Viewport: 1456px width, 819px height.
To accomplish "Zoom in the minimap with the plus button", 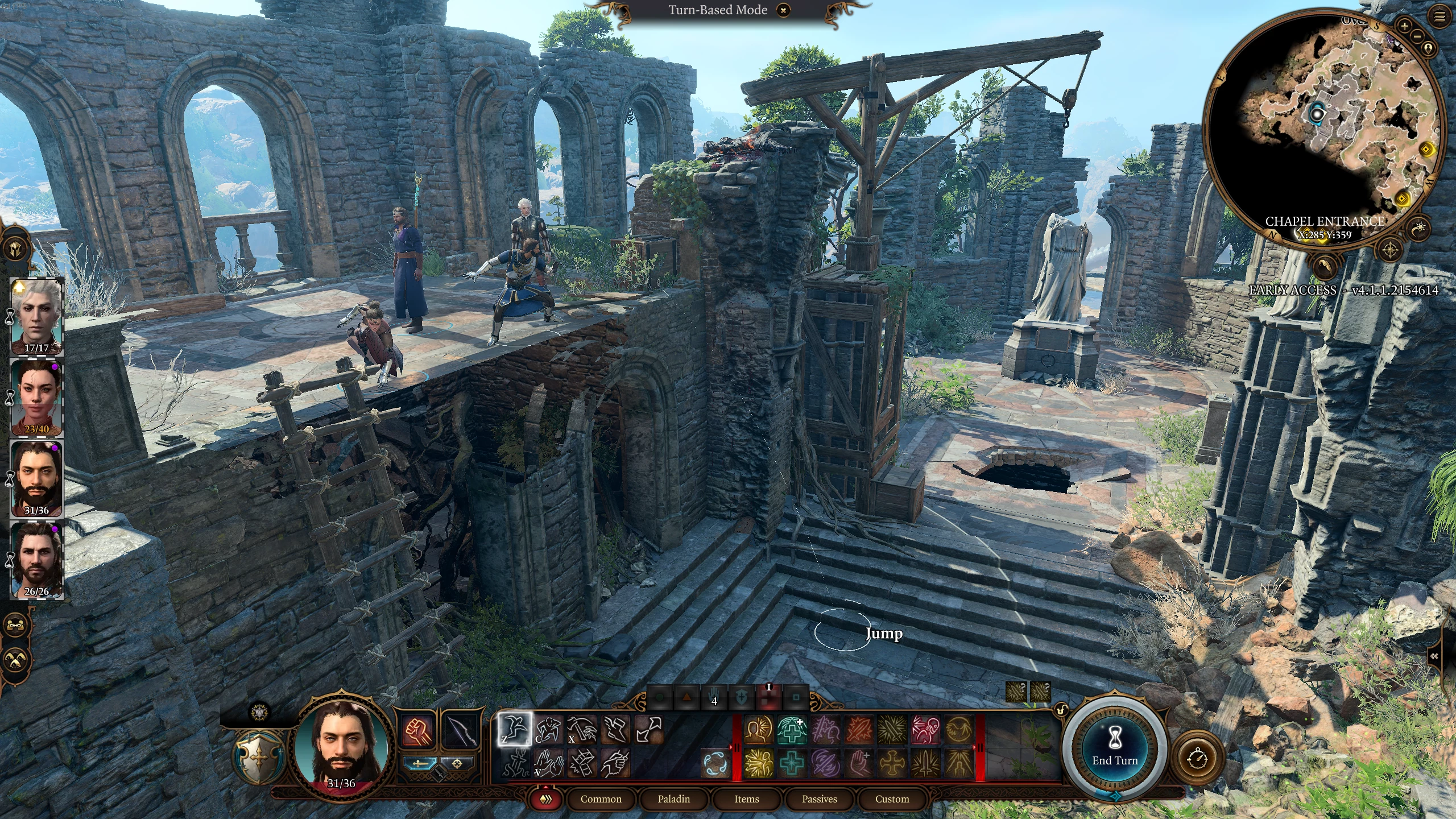I will [x=1404, y=26].
